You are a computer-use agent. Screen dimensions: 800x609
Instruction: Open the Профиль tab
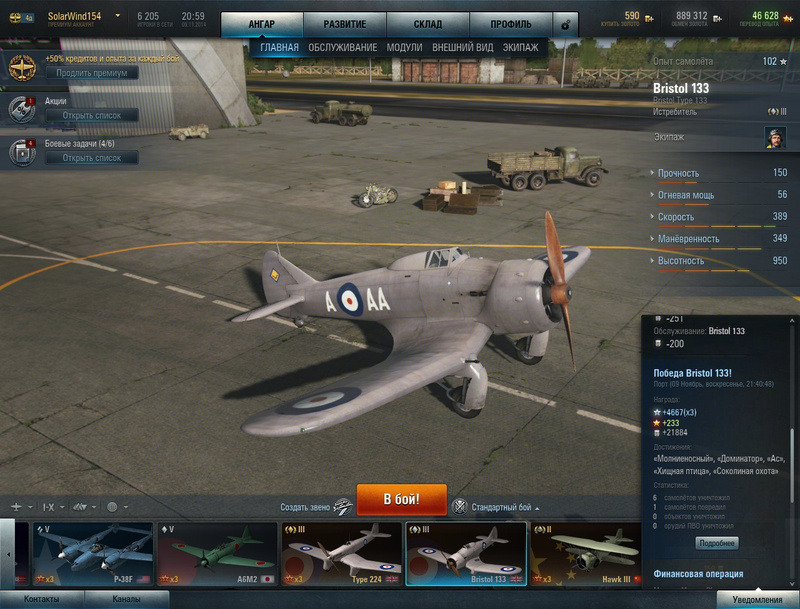(510, 24)
